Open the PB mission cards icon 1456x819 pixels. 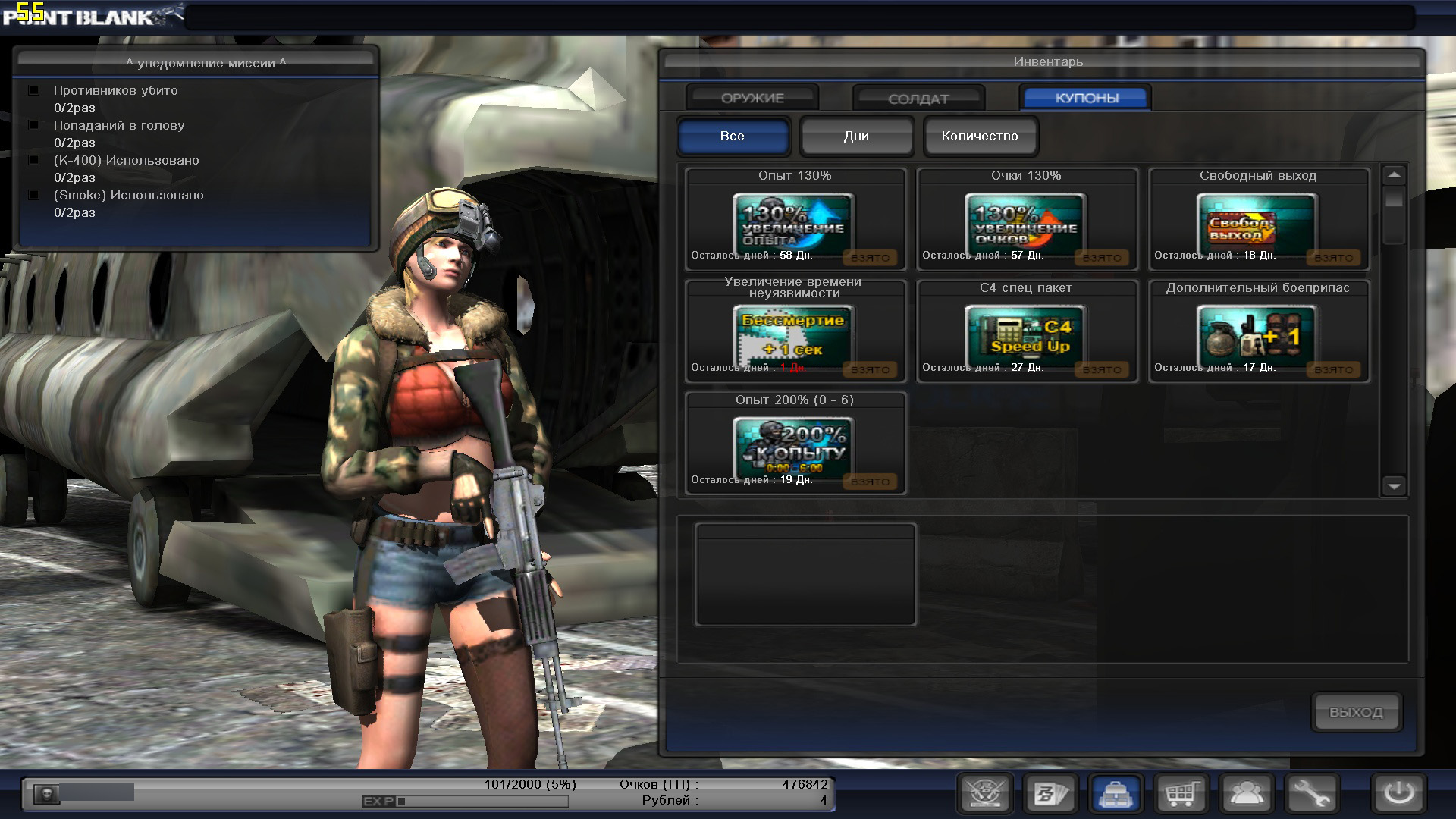point(1051,794)
